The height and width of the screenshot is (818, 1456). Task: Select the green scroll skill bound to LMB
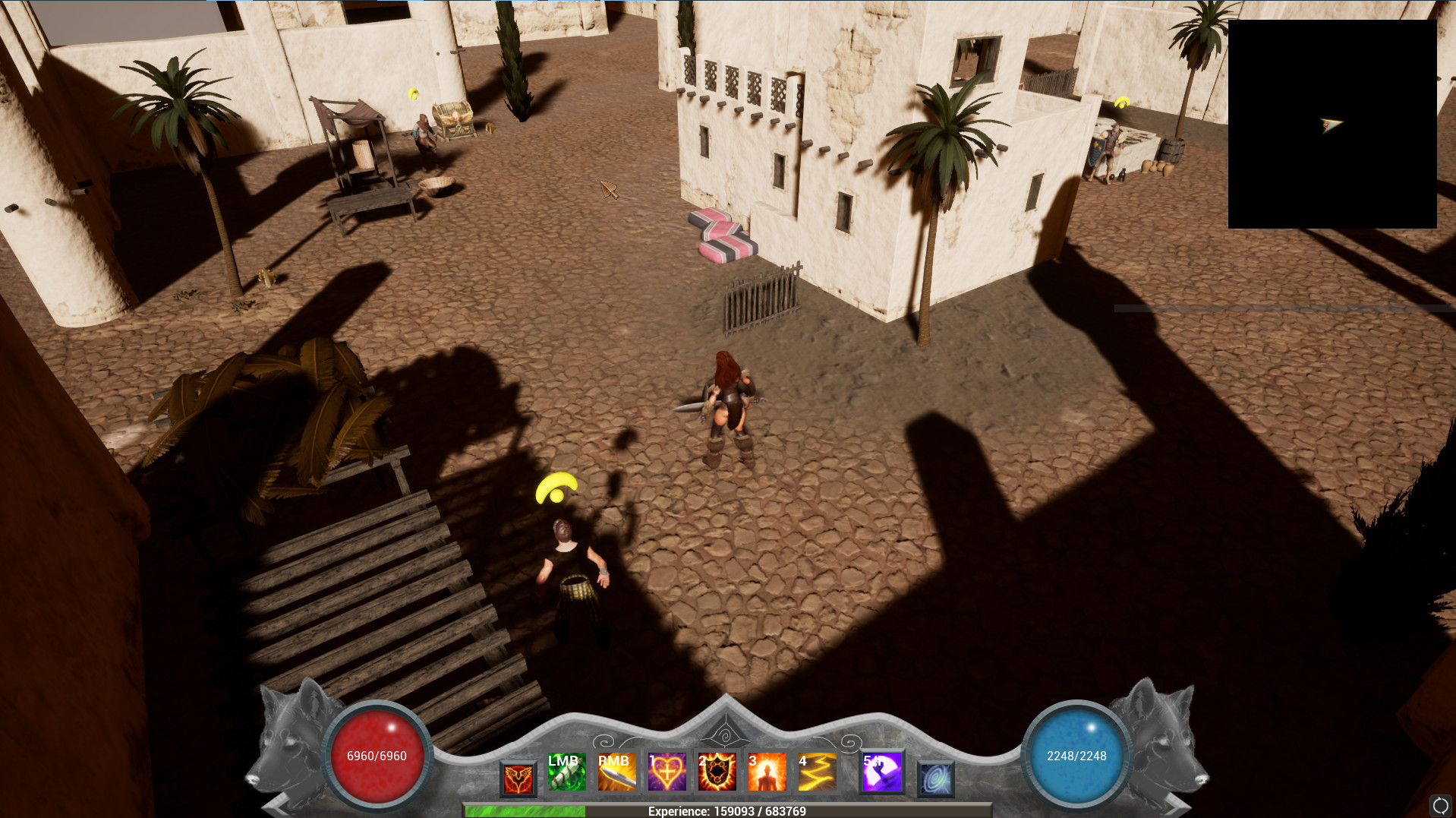click(x=566, y=772)
